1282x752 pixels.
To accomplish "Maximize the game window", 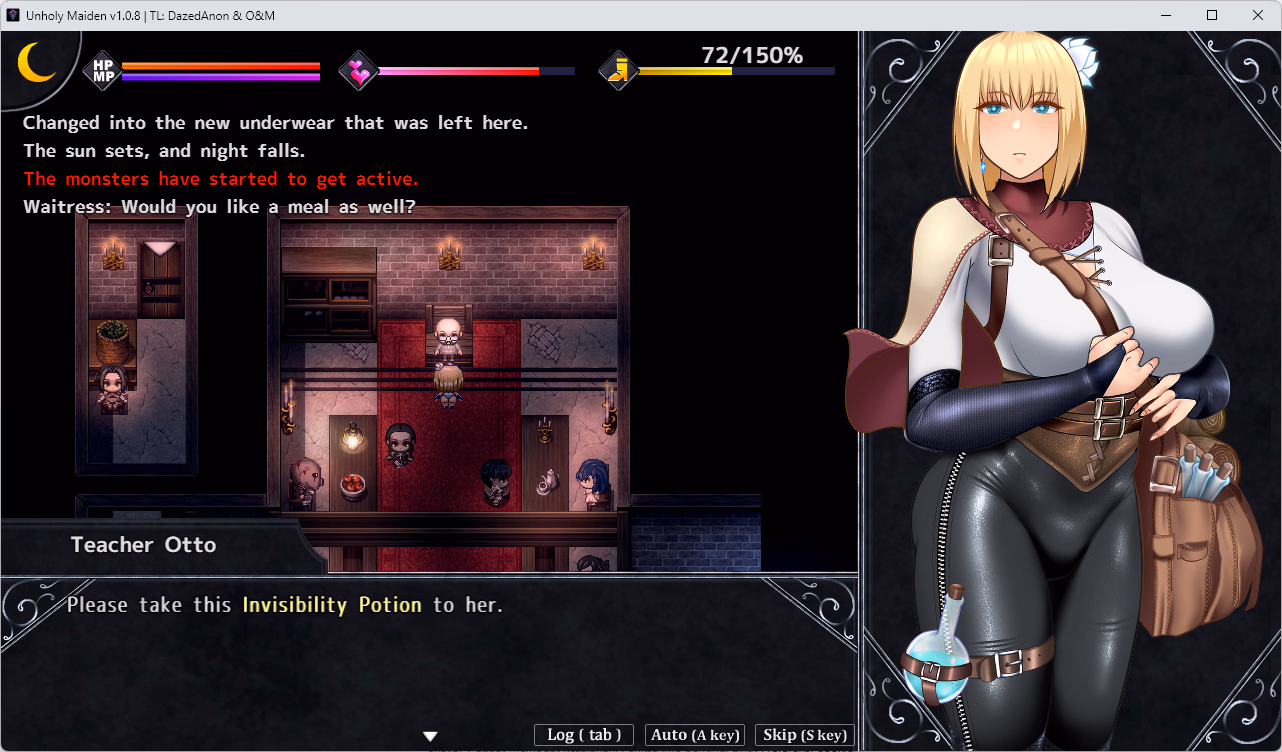I will coord(1212,15).
